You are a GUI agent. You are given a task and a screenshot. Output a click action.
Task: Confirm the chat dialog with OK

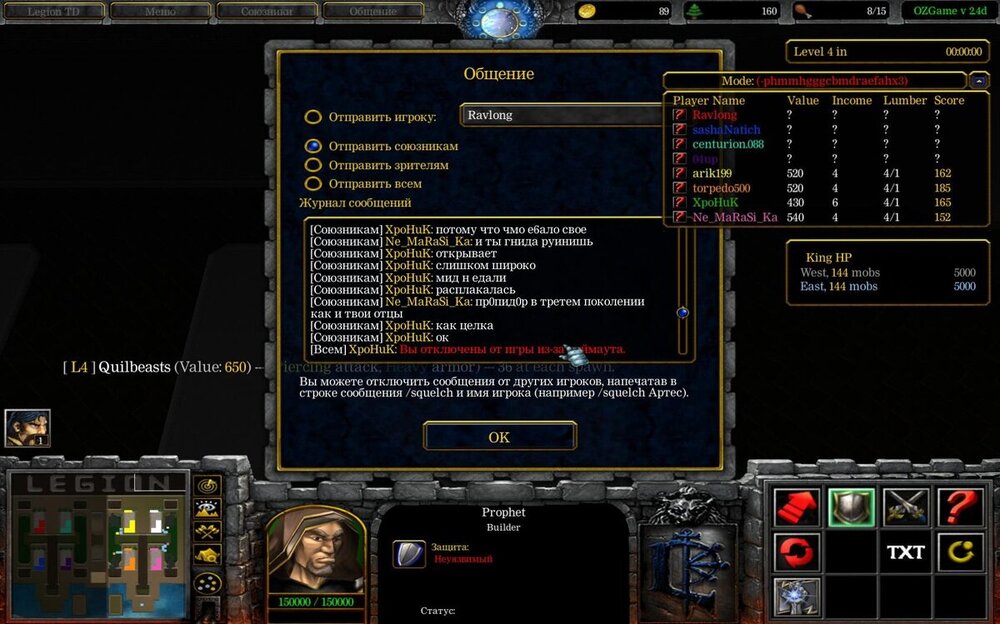[x=499, y=437]
